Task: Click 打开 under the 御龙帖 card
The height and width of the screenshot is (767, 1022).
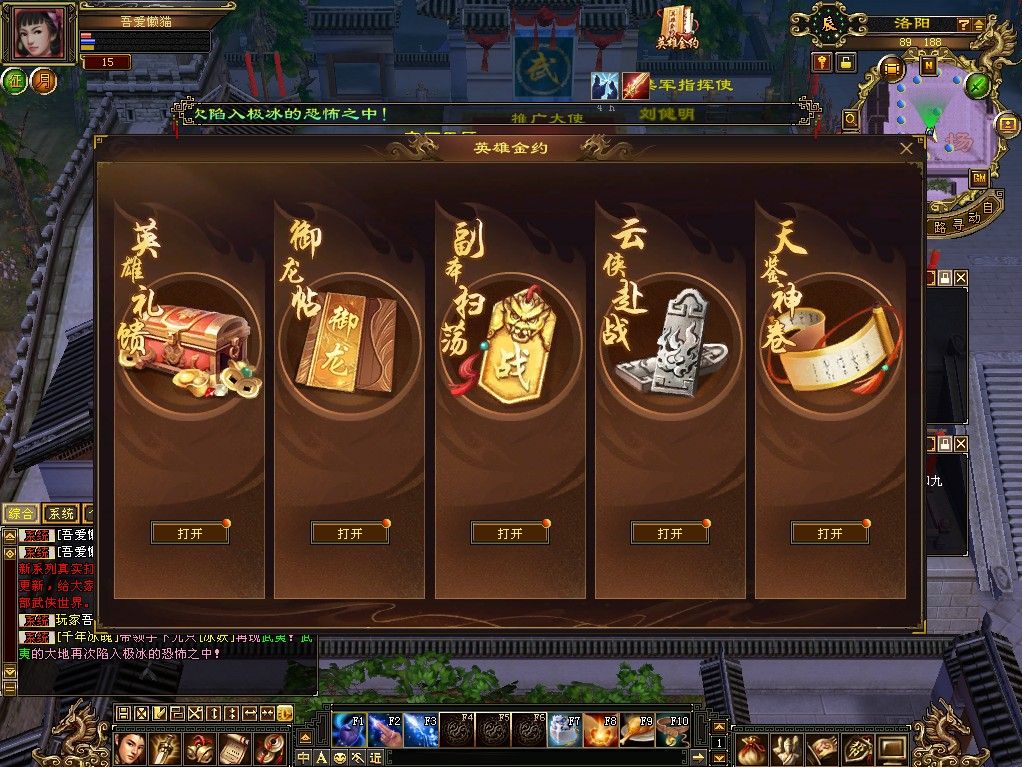Action: coord(350,533)
